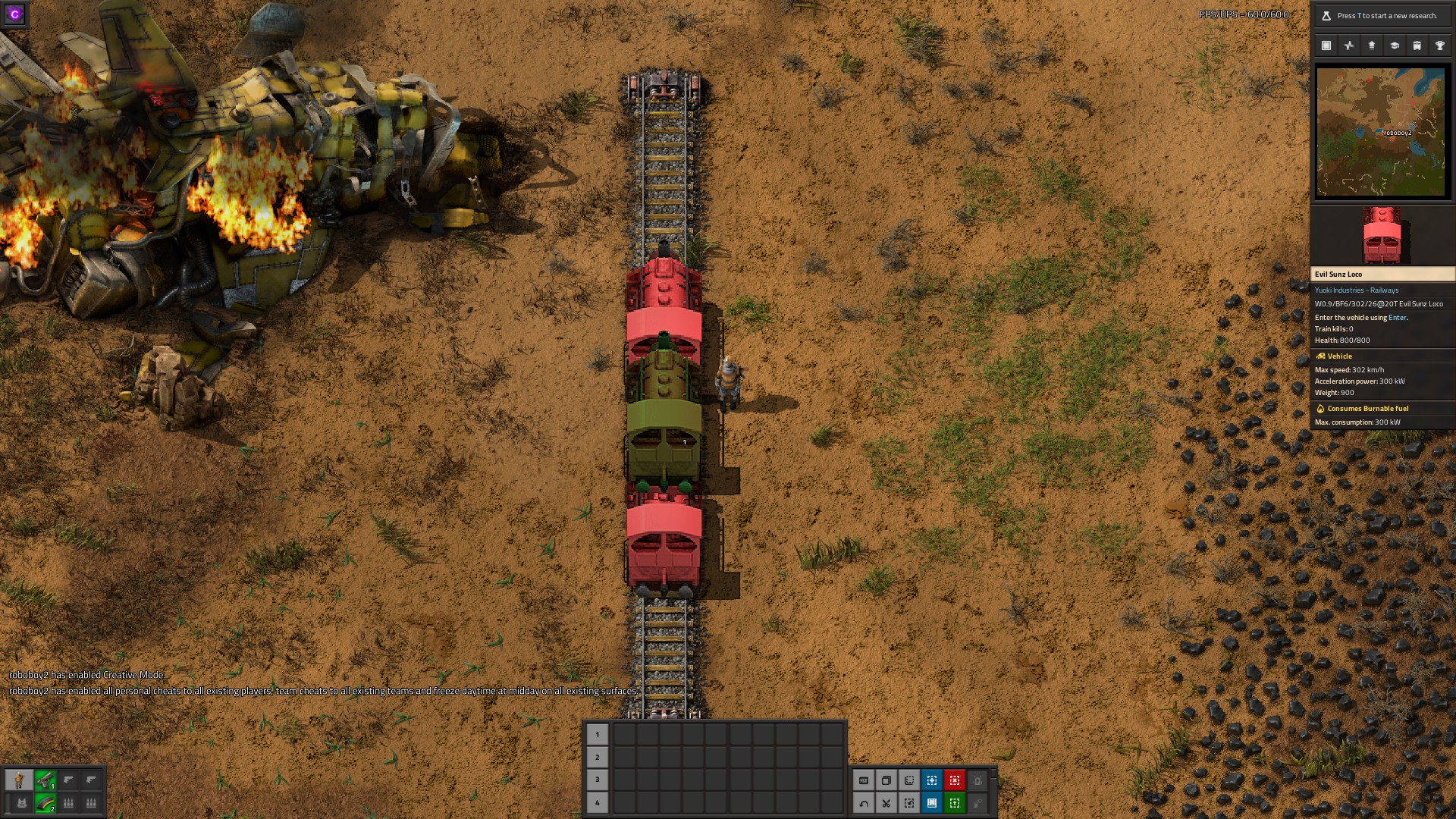The height and width of the screenshot is (819, 1456).
Task: Select quickbar row number 1
Action: coord(597,734)
